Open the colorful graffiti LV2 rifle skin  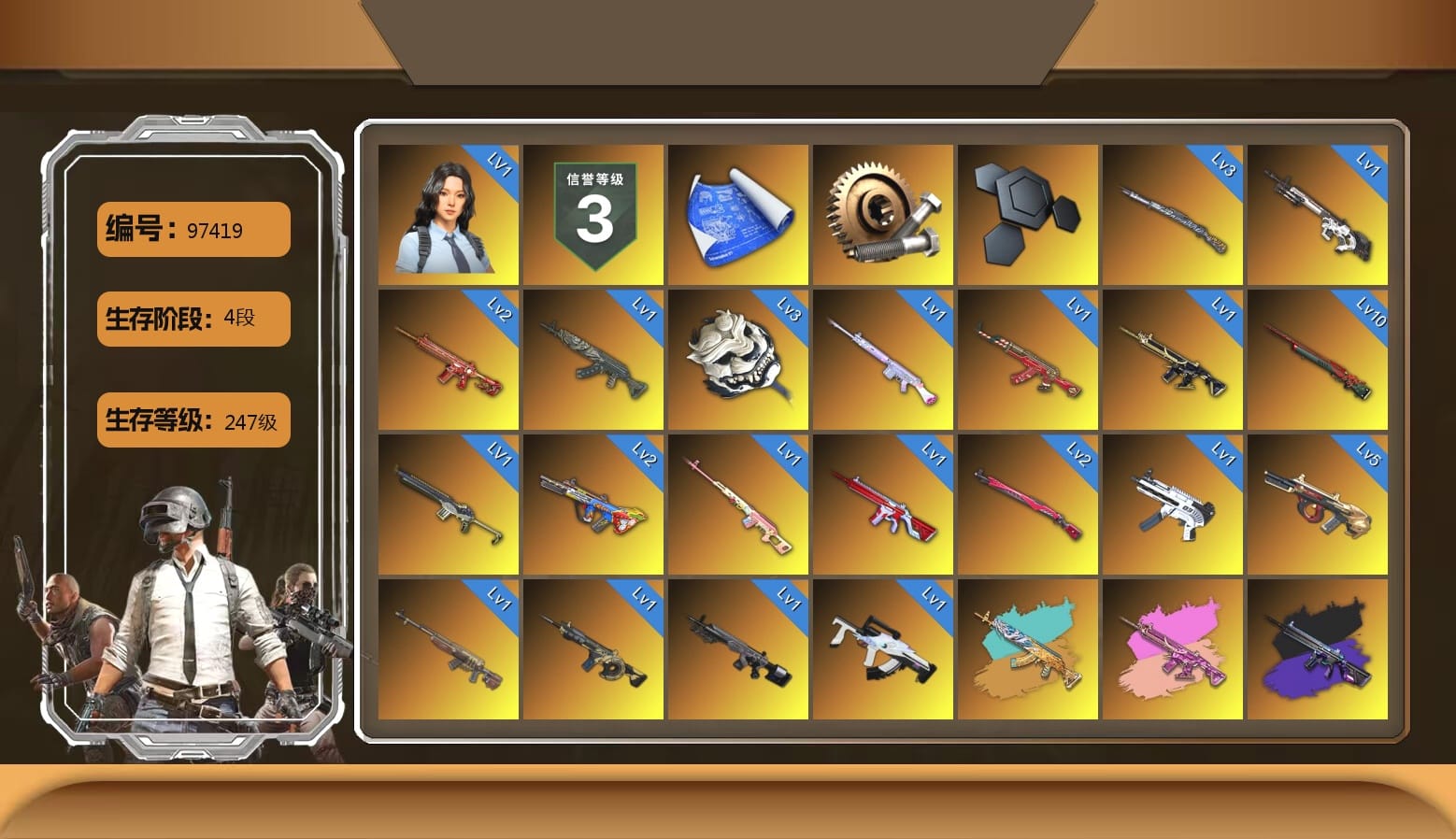593,503
